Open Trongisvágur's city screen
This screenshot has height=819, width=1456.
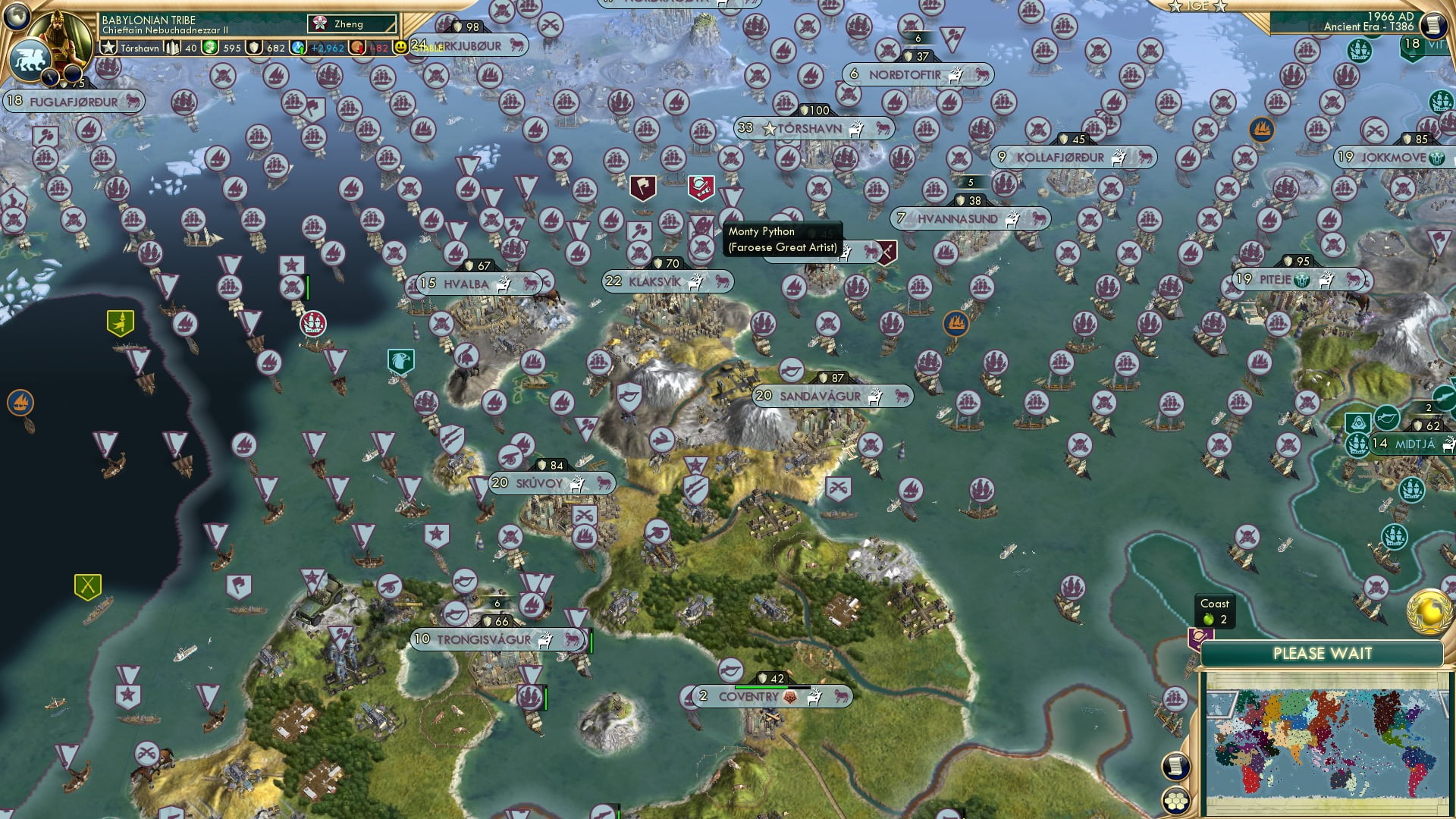(483, 639)
